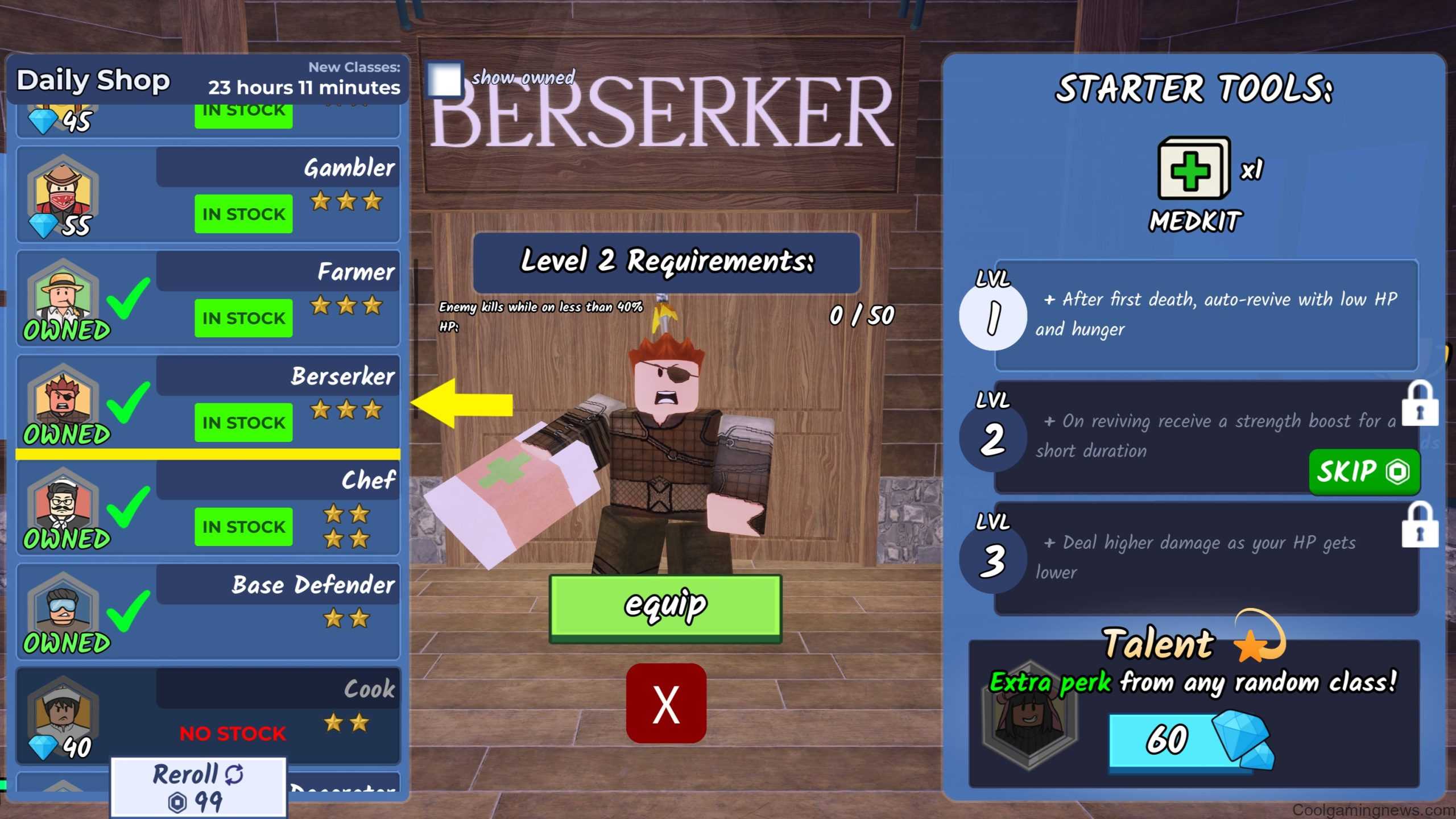The width and height of the screenshot is (1456, 819).
Task: Open the Chef class entry
Action: tap(208, 507)
